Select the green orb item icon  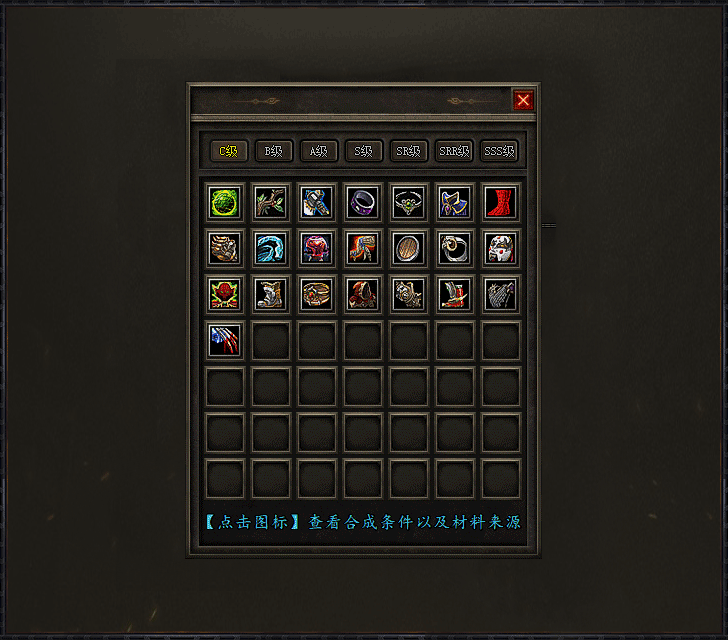coord(224,202)
